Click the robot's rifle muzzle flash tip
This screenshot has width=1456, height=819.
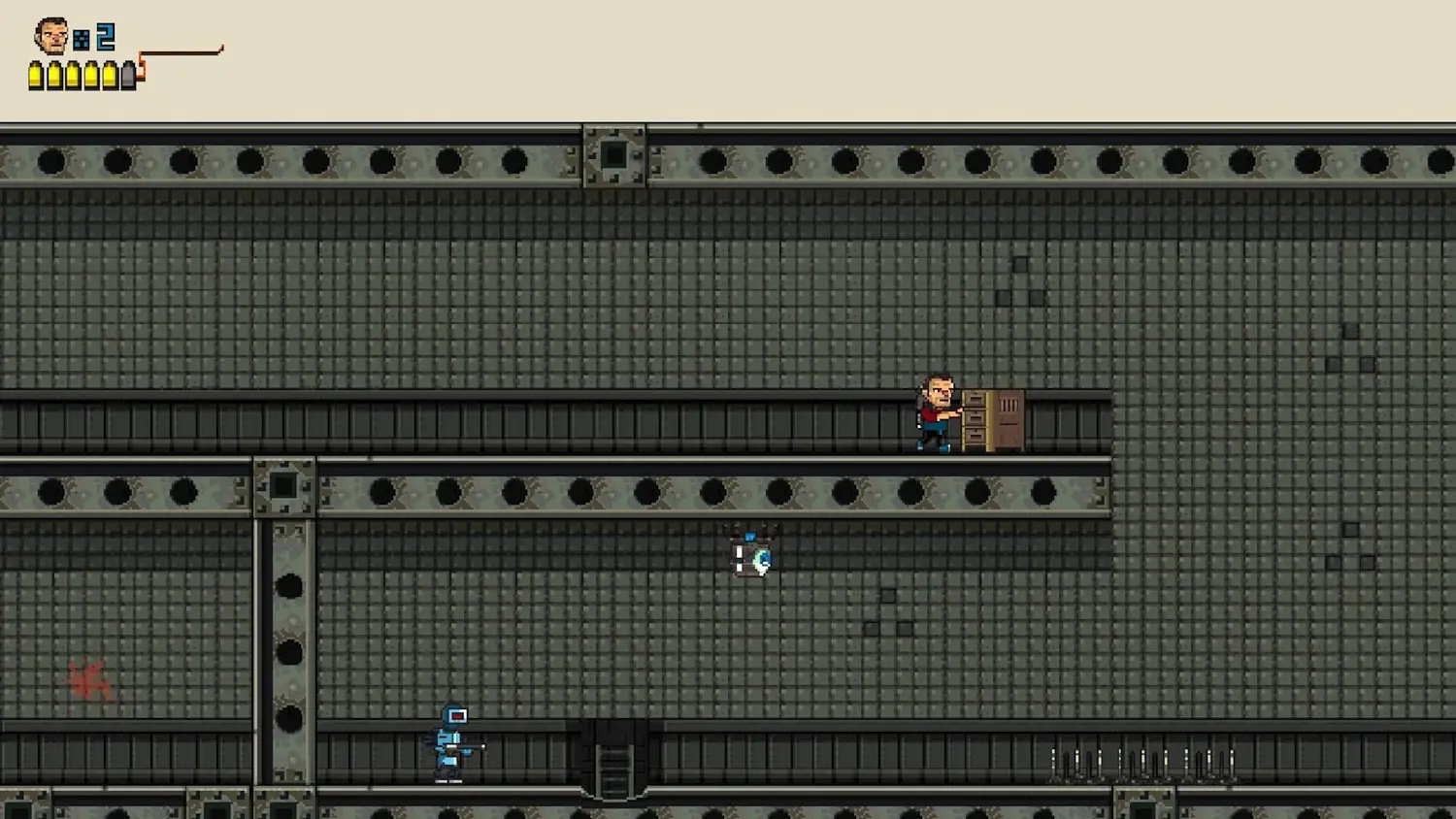483,746
